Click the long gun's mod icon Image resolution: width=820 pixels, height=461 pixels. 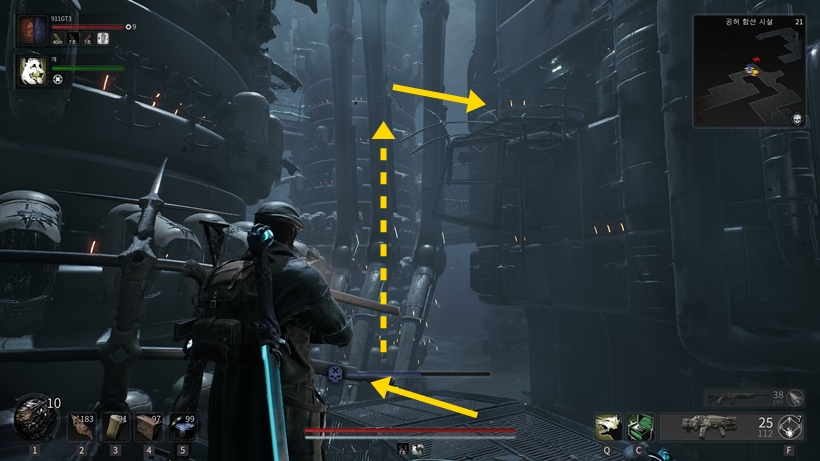tap(795, 397)
